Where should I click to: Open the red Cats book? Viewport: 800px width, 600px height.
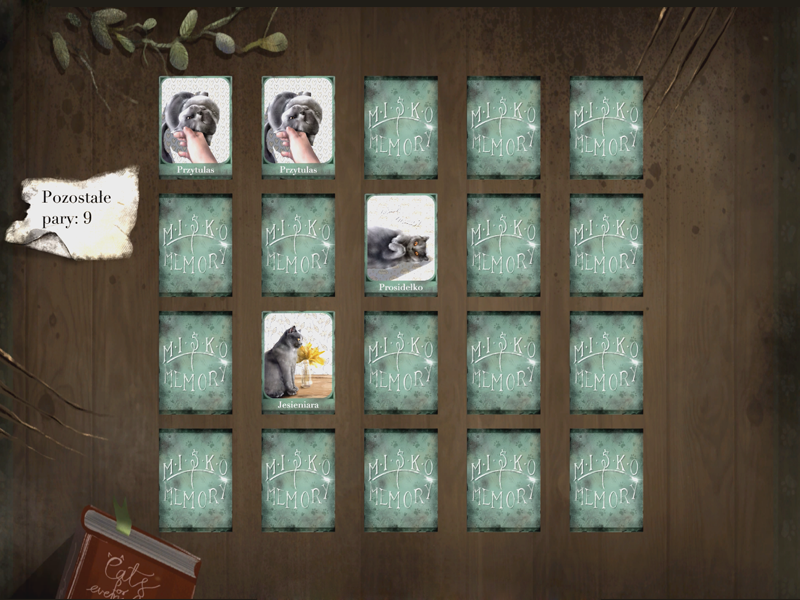[x=130, y=560]
